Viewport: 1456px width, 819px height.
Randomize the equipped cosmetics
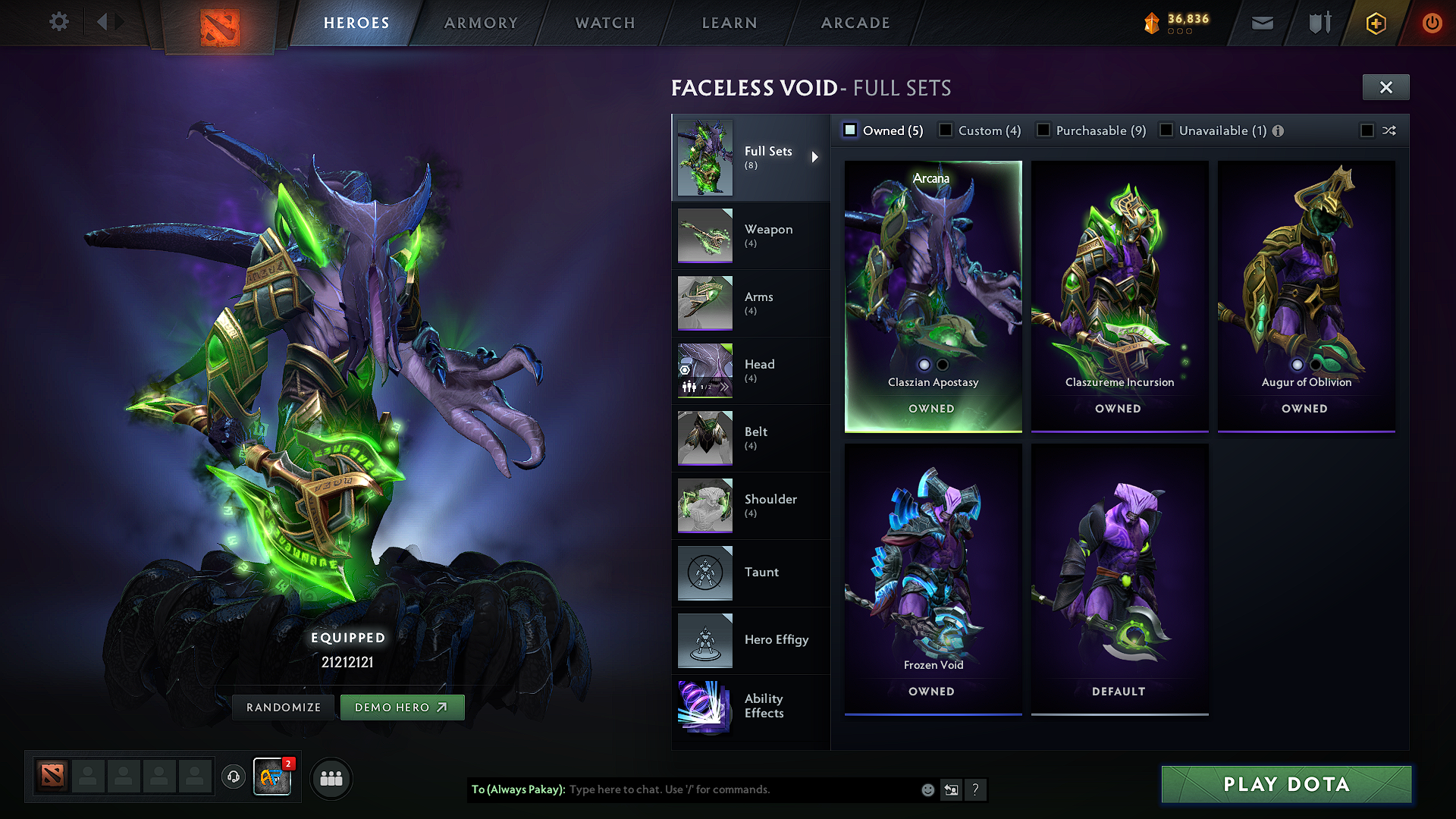pos(284,707)
